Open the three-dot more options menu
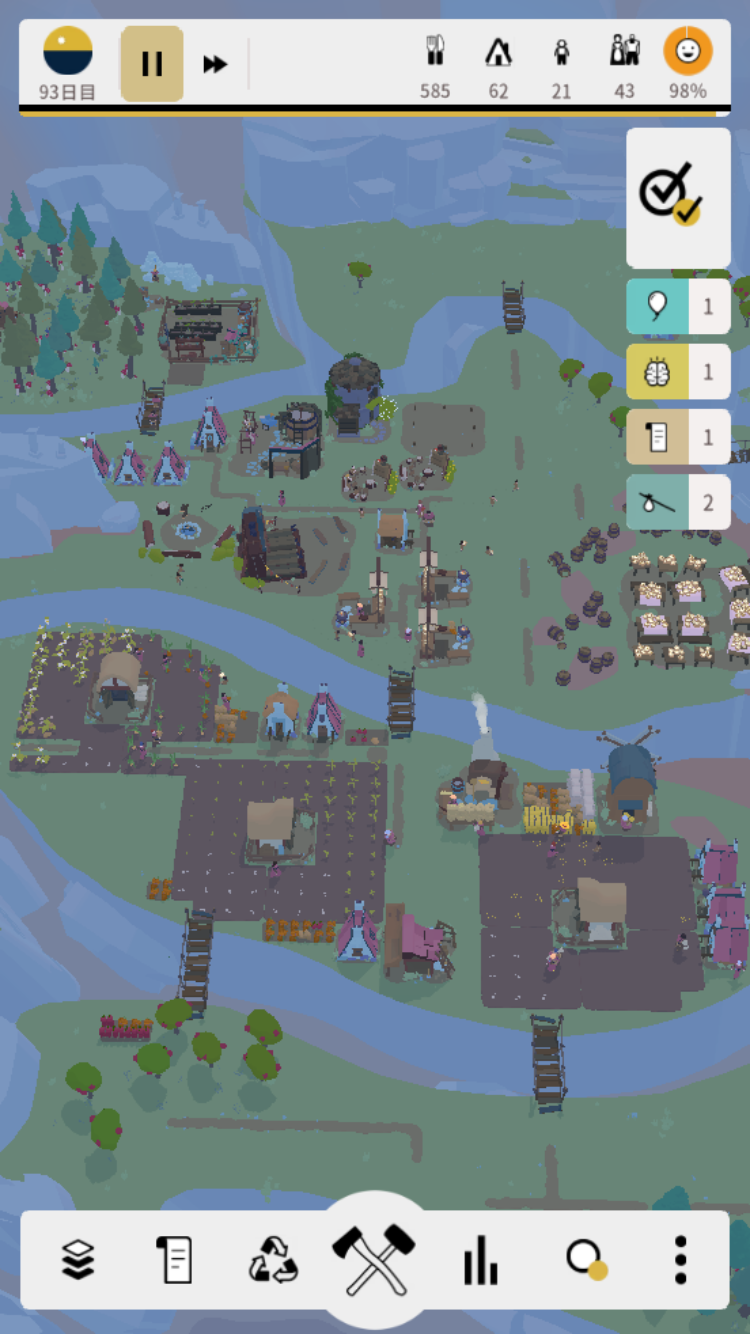The image size is (750, 1334). coord(680,1259)
